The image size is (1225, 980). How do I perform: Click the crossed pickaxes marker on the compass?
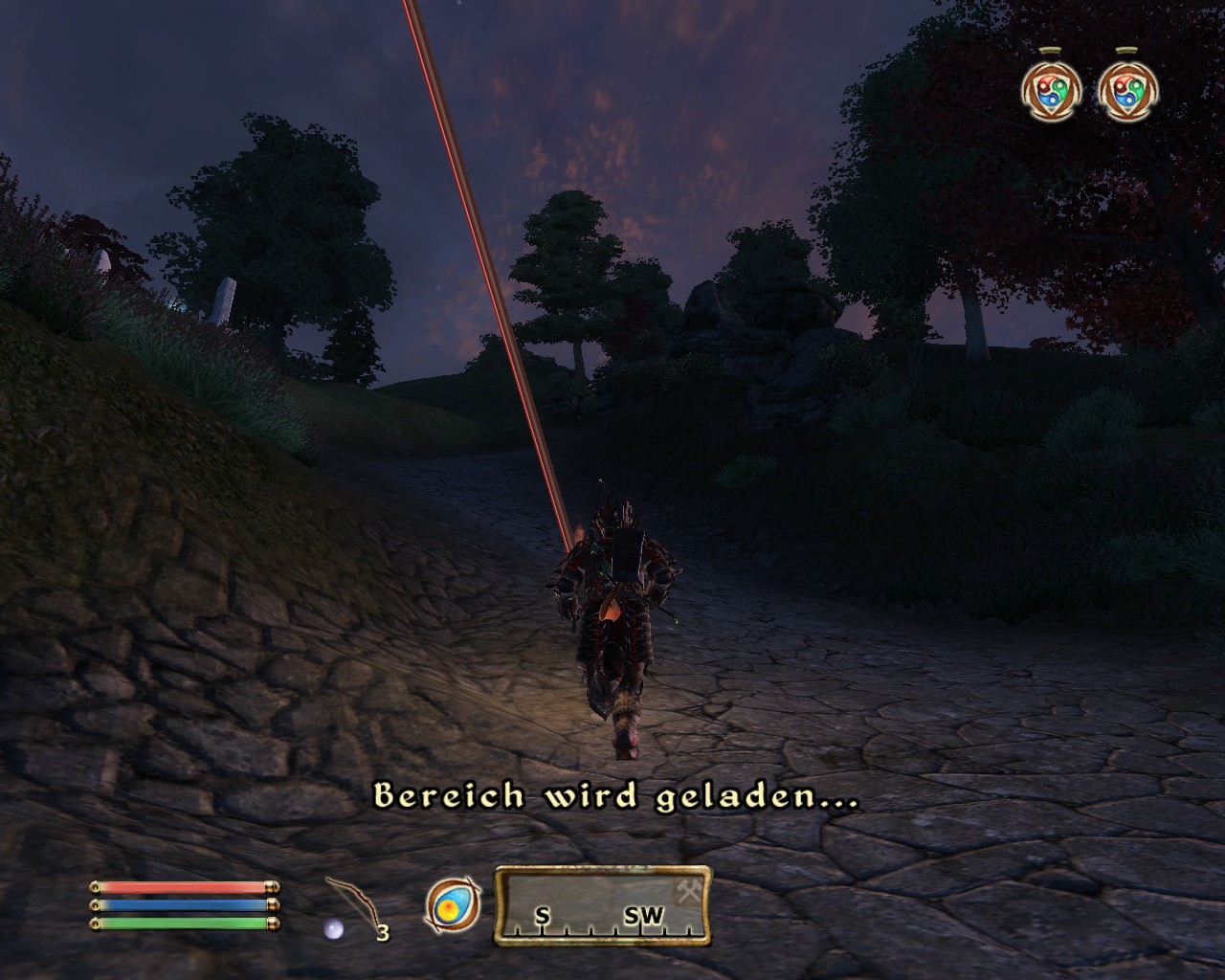[689, 891]
